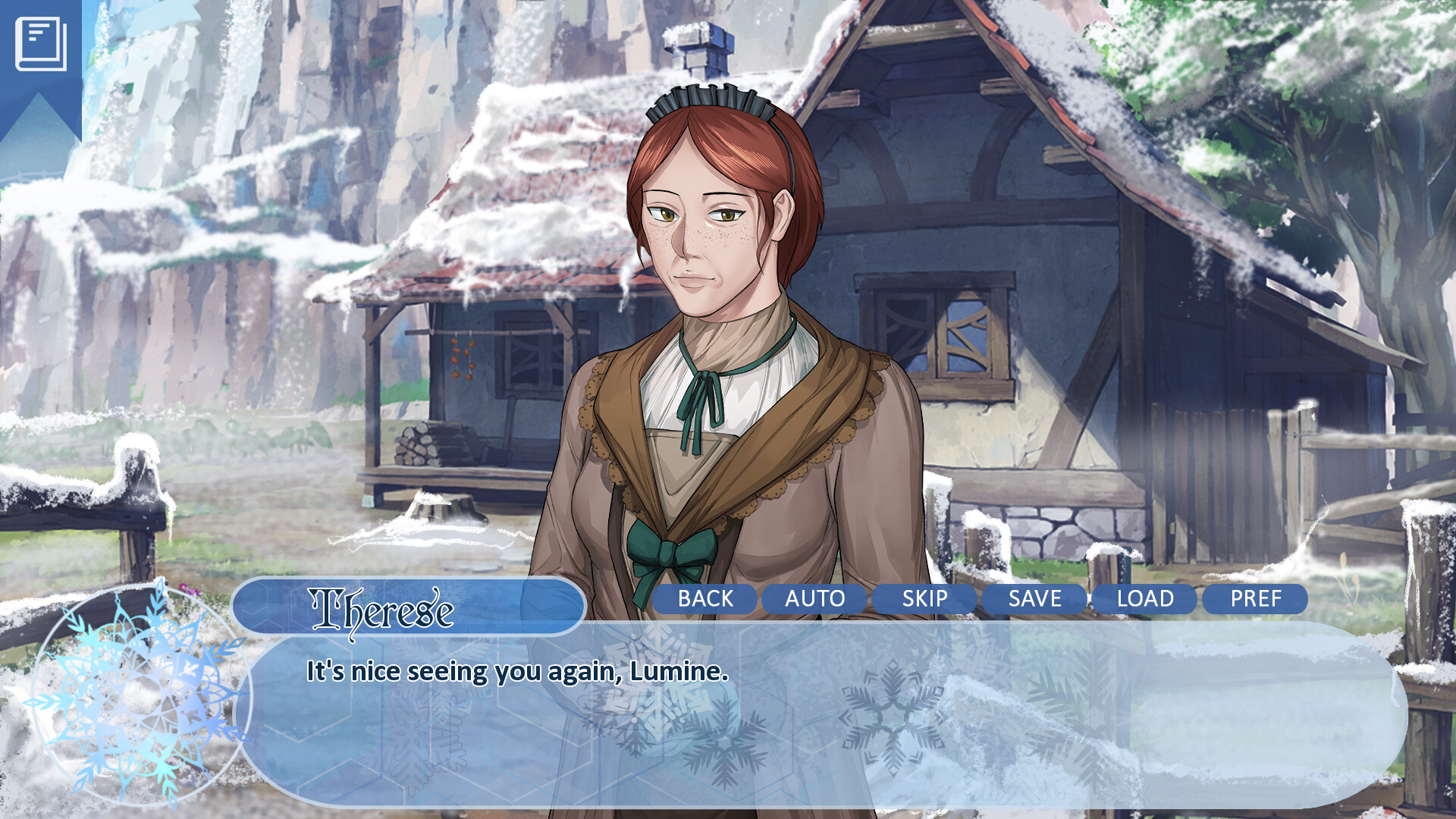Enable AUTO text advance mode
Image resolution: width=1456 pixels, height=819 pixels.
click(x=814, y=598)
